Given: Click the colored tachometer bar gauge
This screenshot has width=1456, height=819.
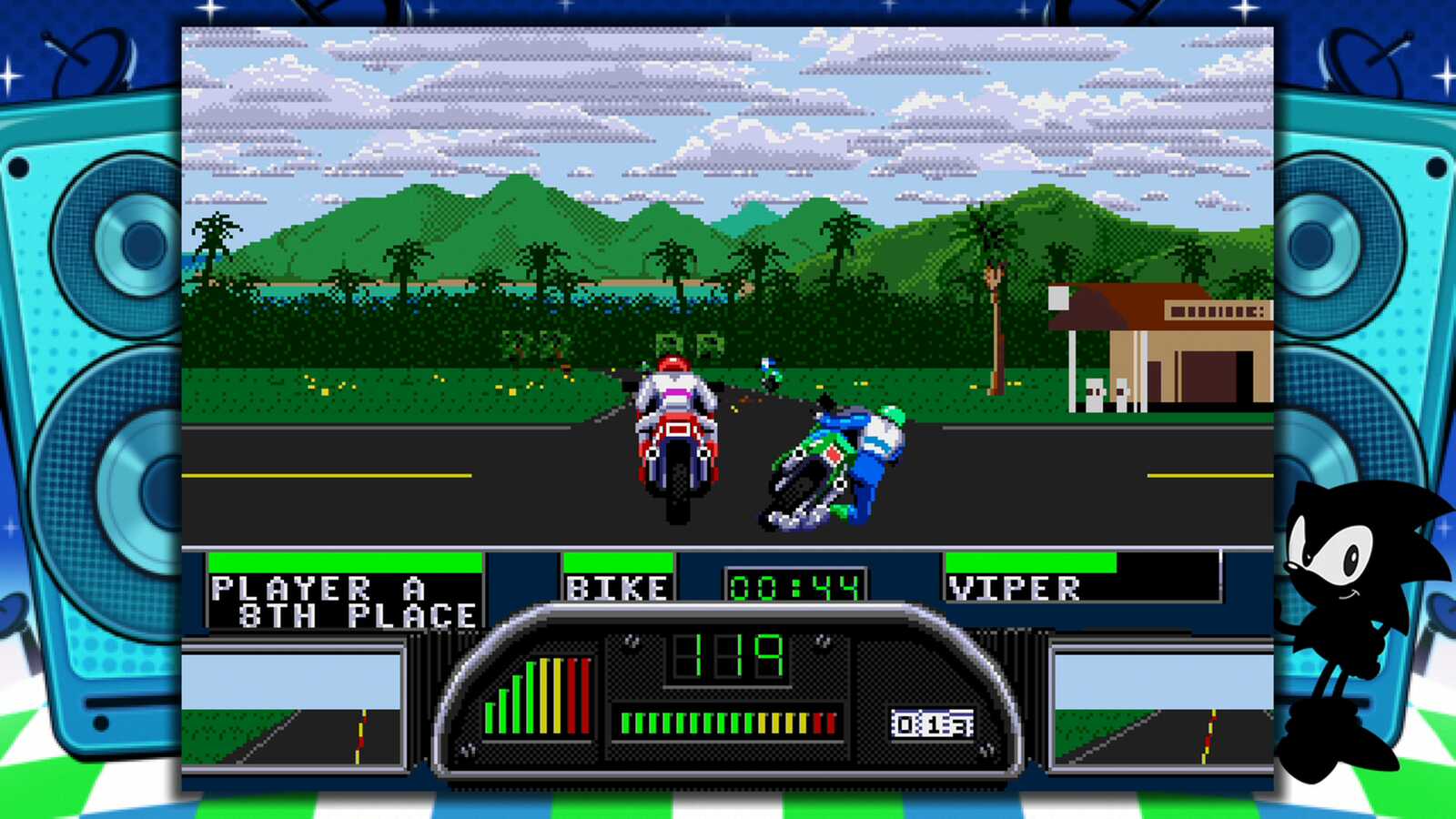Looking at the screenshot, I should coord(537,696).
